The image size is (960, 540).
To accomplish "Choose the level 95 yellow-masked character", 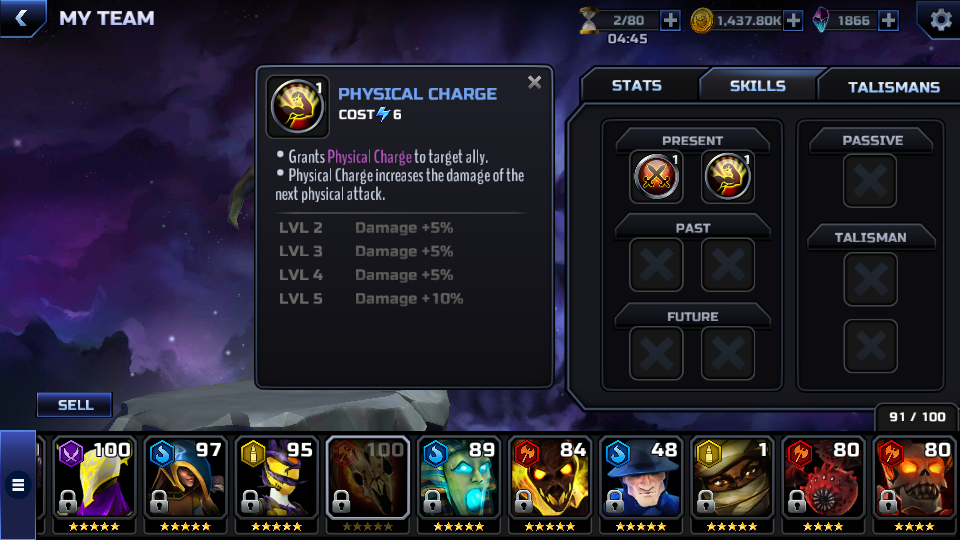I will (x=277, y=478).
